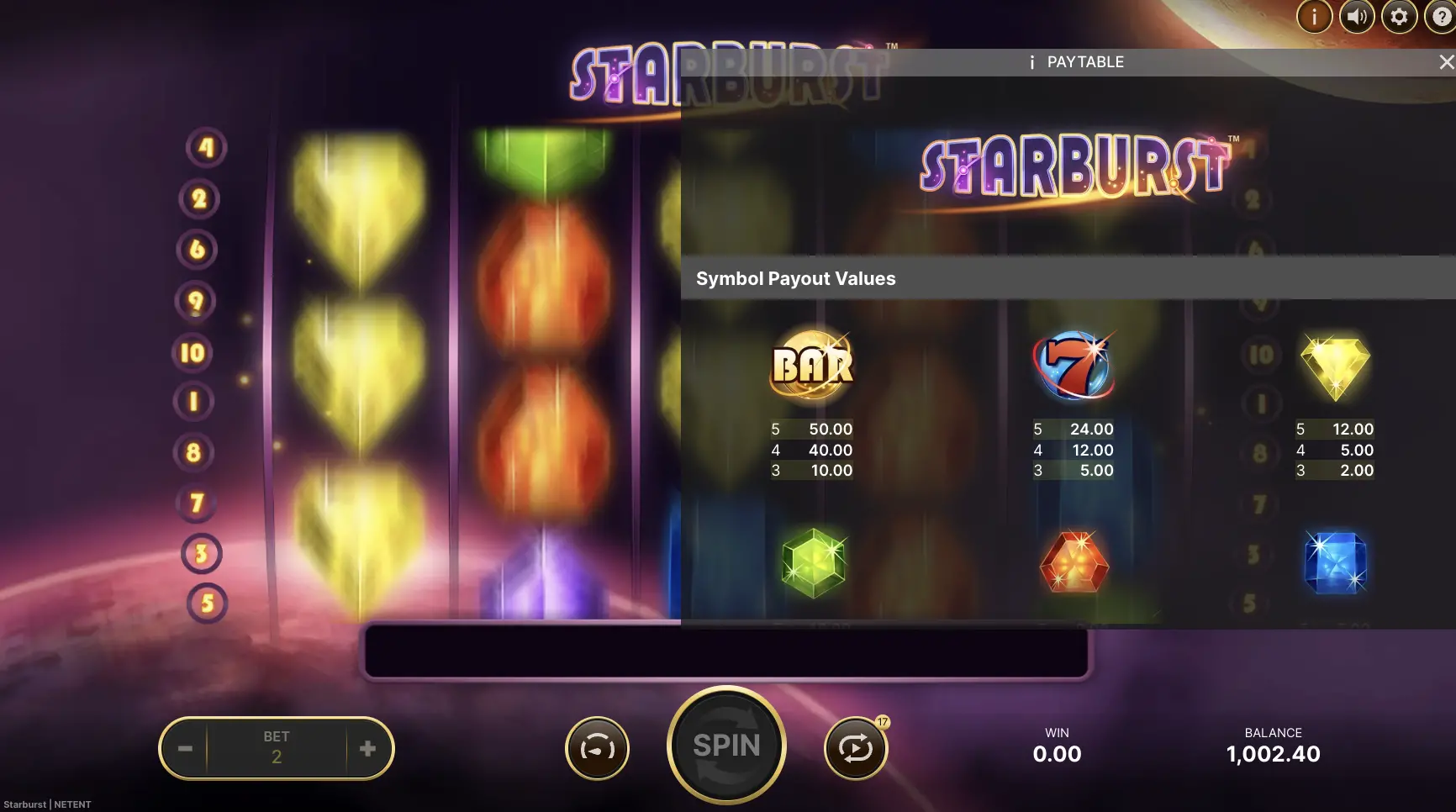Increase the bet amount
This screenshot has width=1456, height=812.
[x=367, y=748]
